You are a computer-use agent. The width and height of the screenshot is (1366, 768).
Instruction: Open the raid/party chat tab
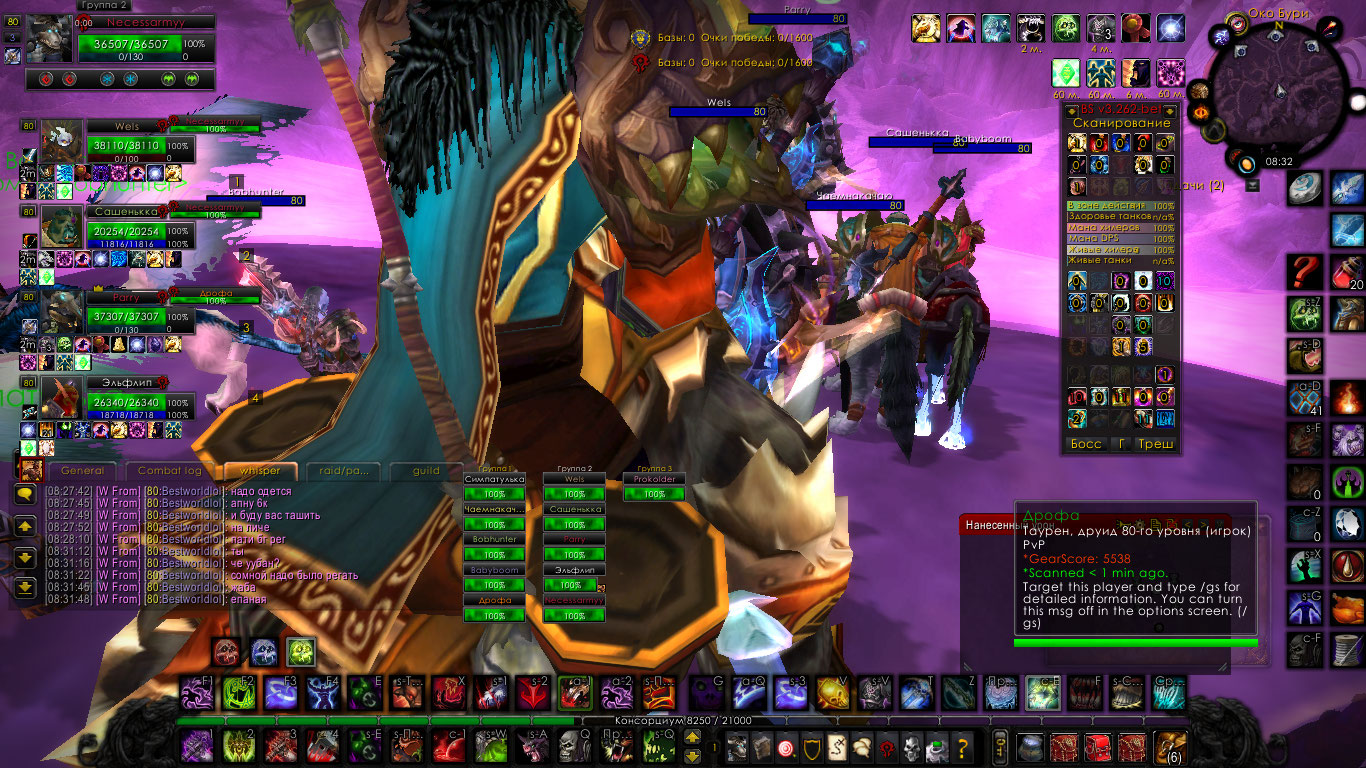click(x=343, y=470)
